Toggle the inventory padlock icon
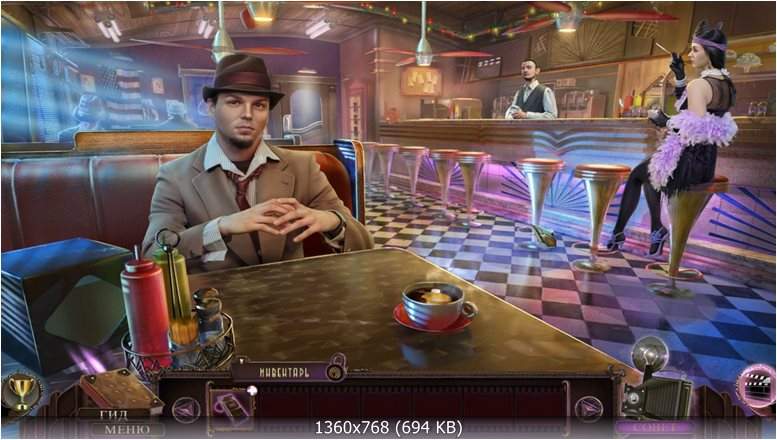The width and height of the screenshot is (777, 440). (x=336, y=371)
